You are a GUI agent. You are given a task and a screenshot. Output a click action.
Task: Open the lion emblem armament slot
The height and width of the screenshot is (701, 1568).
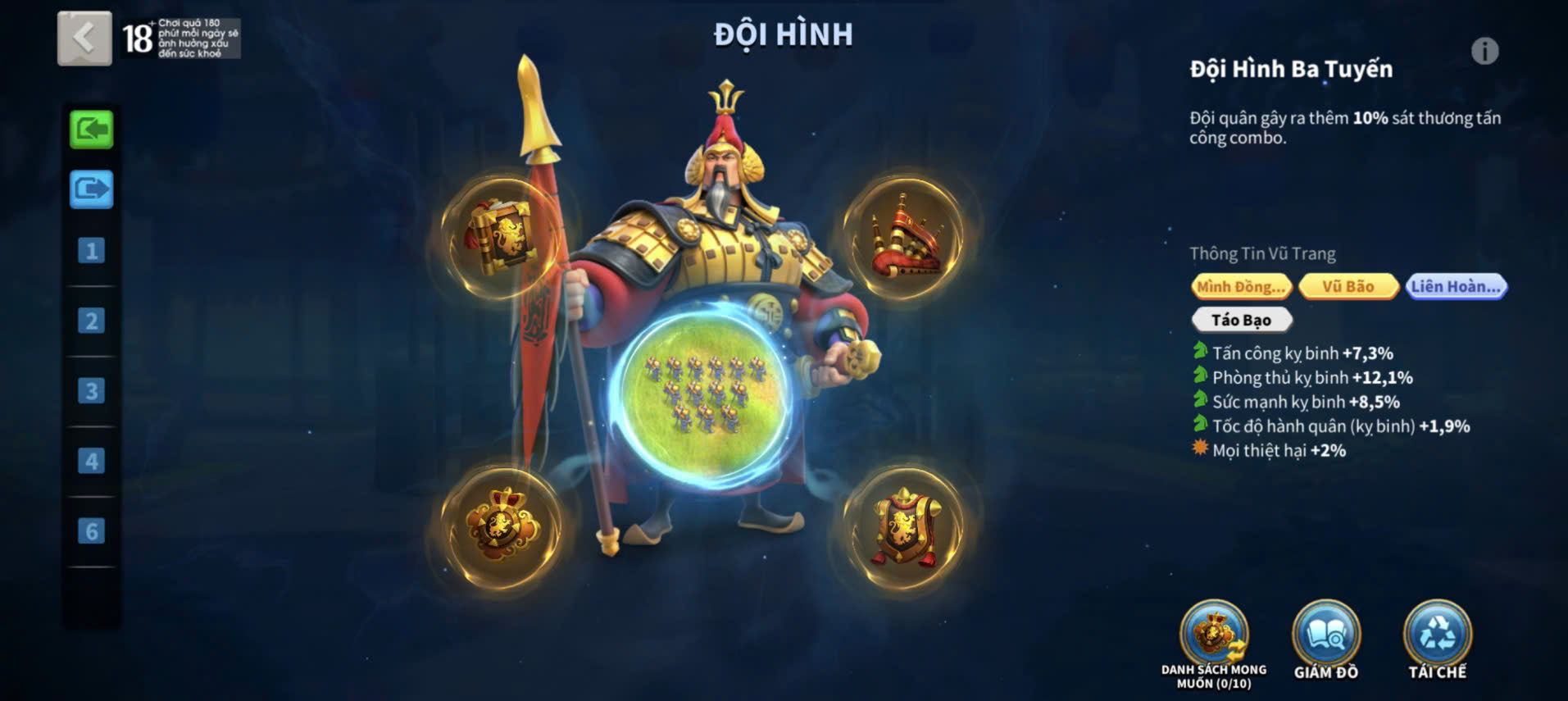(x=501, y=526)
